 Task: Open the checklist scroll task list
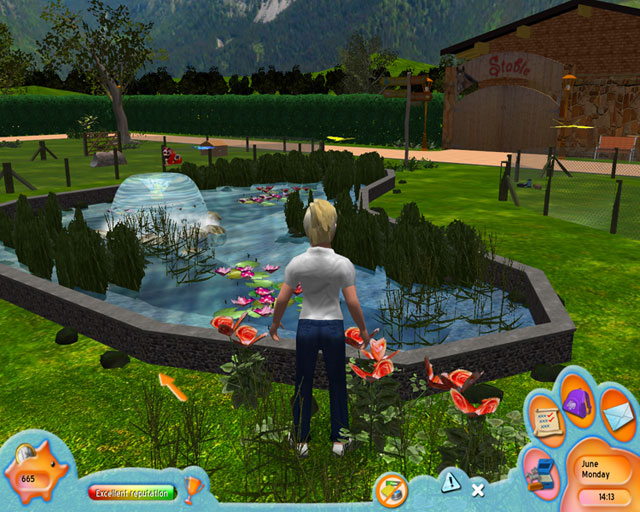tap(547, 417)
